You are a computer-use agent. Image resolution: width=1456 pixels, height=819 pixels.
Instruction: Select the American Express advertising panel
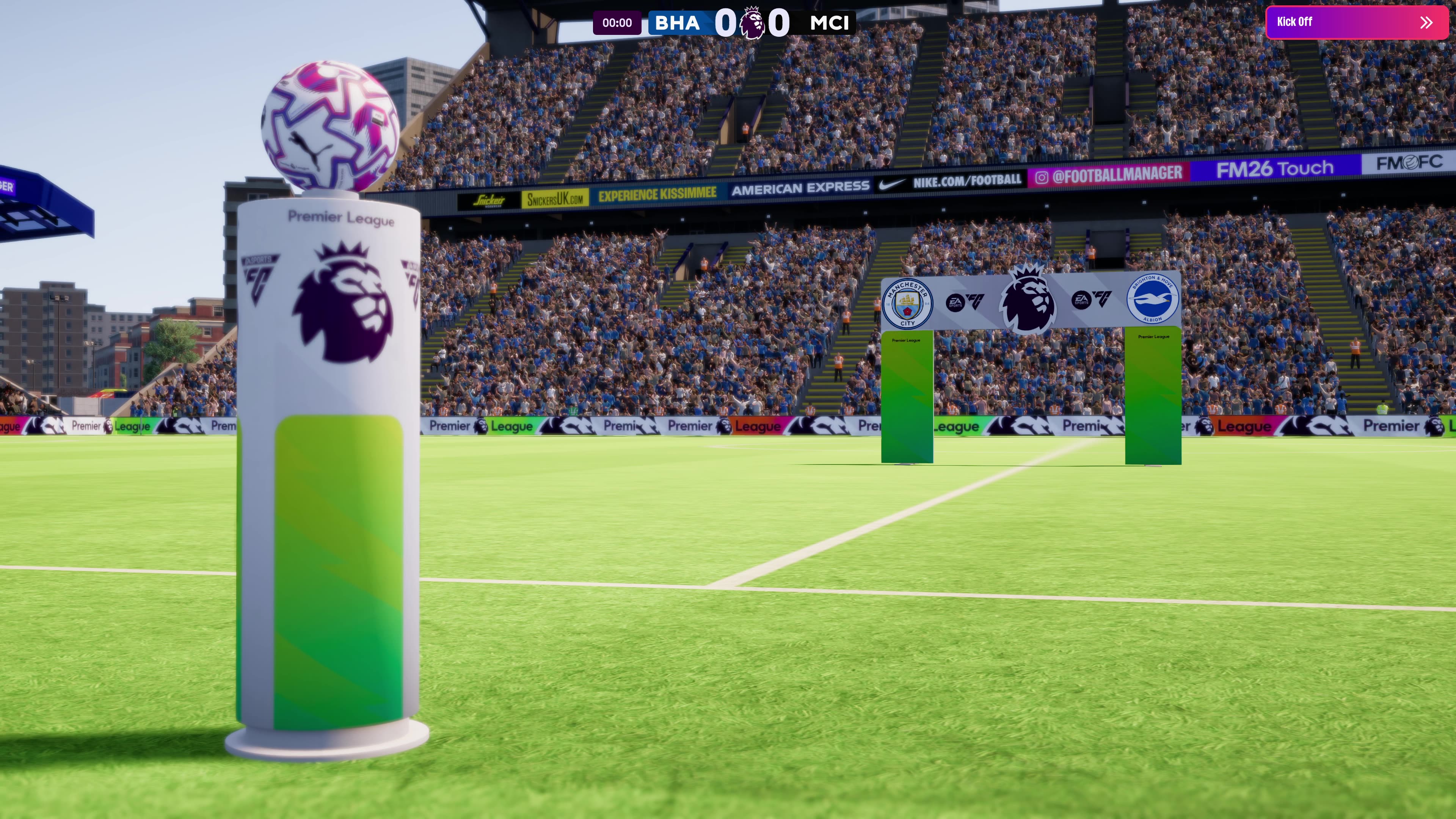[x=800, y=185]
